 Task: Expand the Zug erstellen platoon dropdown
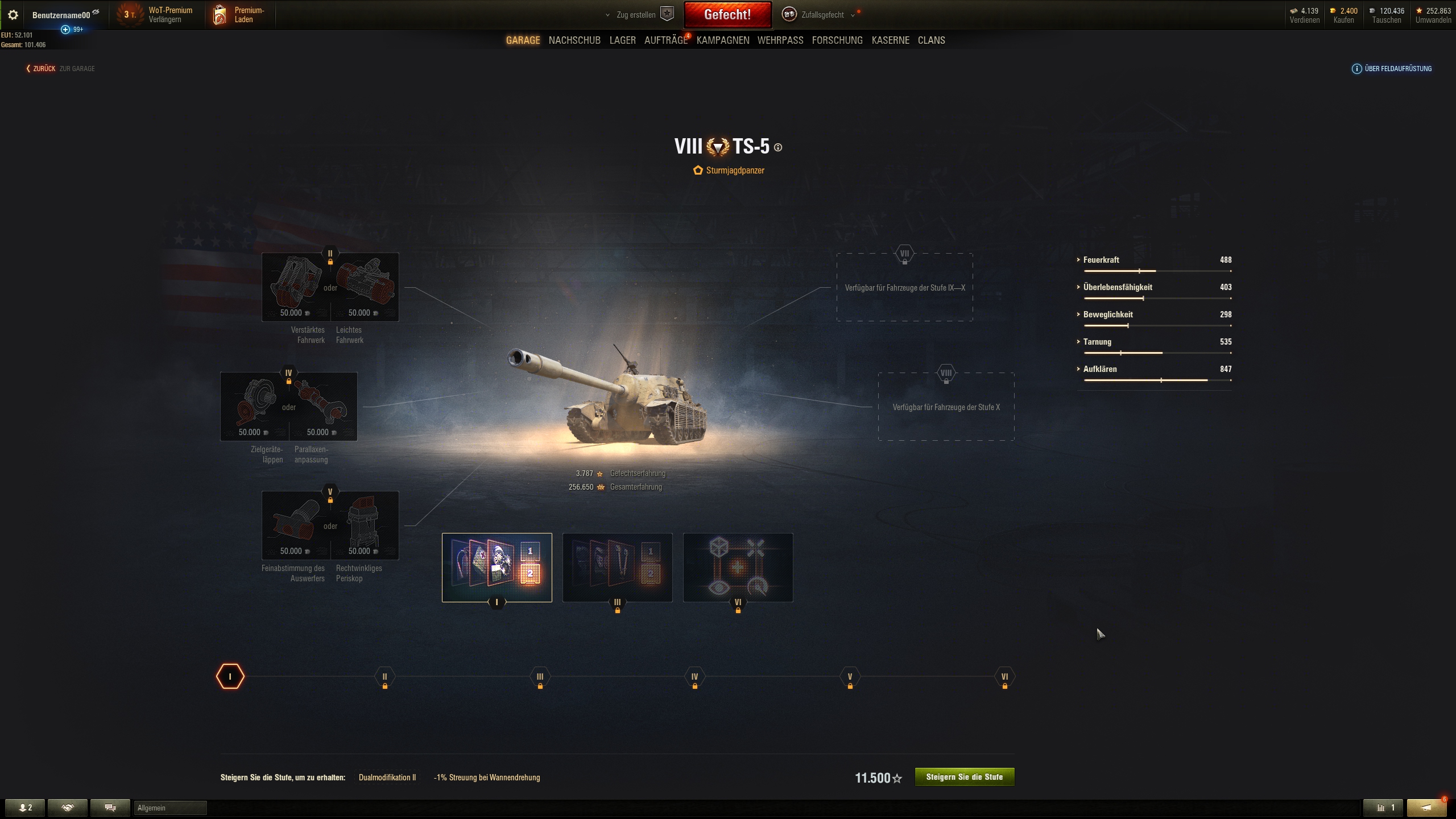pos(607,14)
